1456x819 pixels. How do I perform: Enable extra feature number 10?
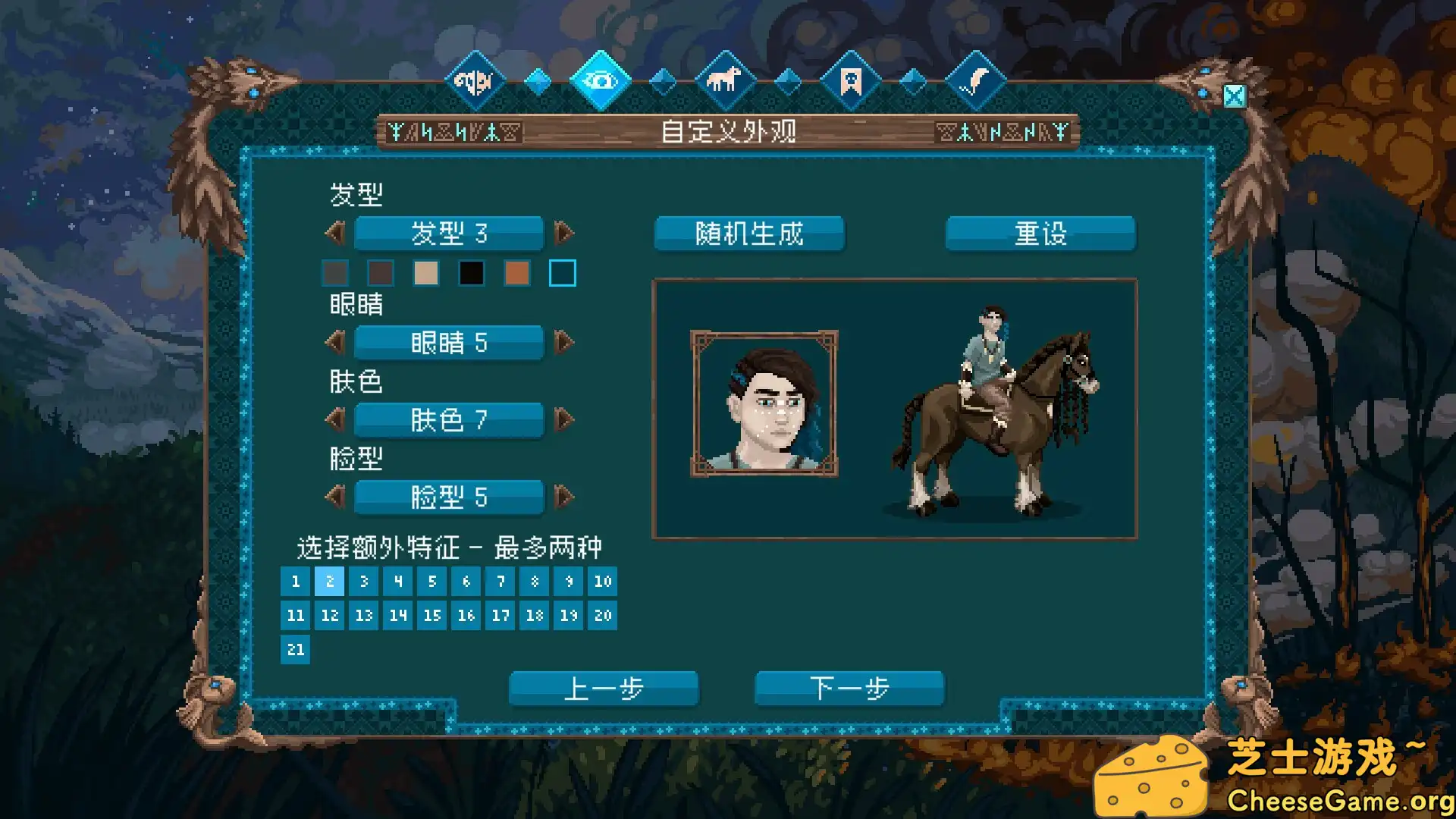point(603,582)
